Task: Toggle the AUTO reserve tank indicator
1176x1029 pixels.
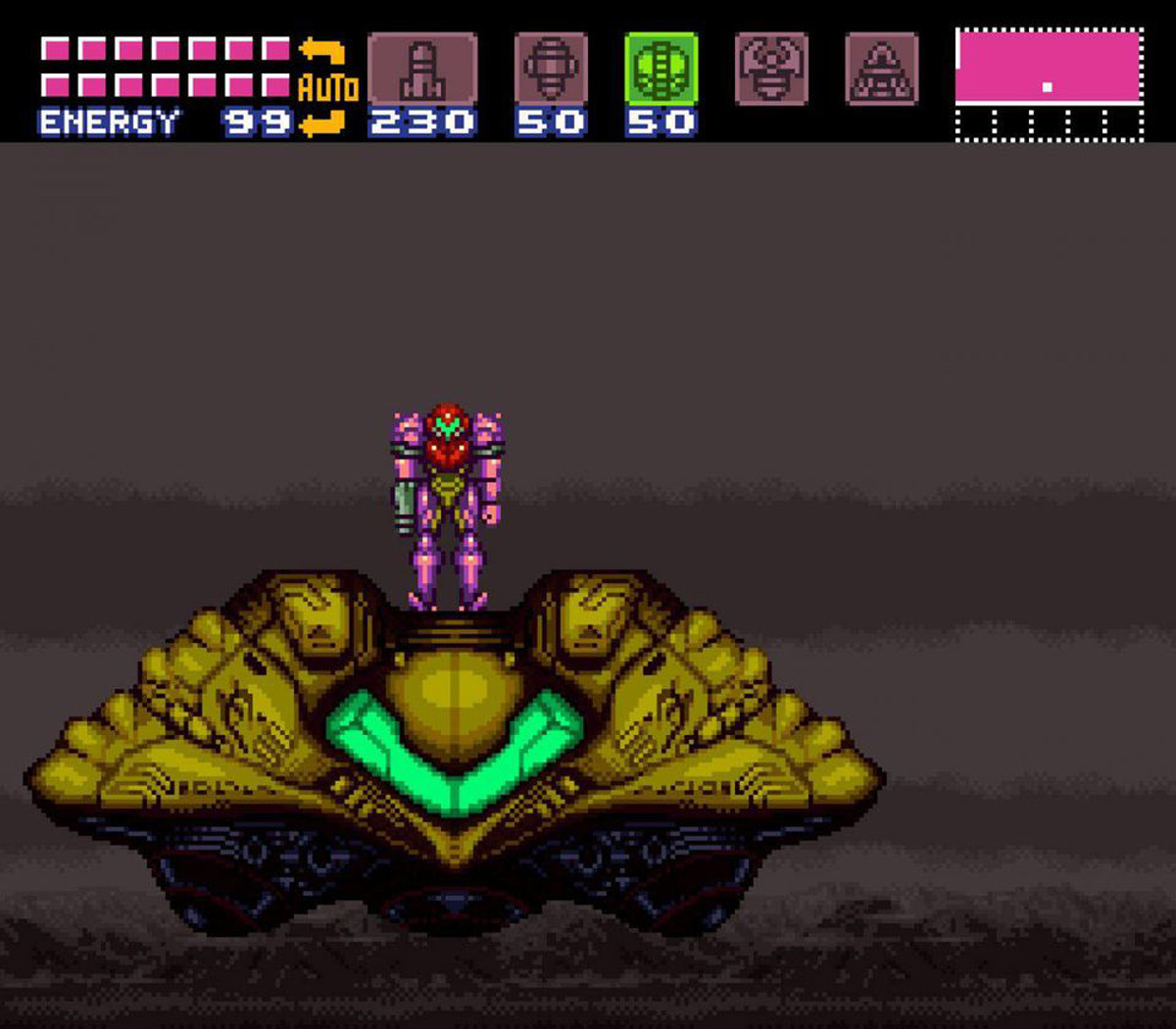Action: pos(326,88)
